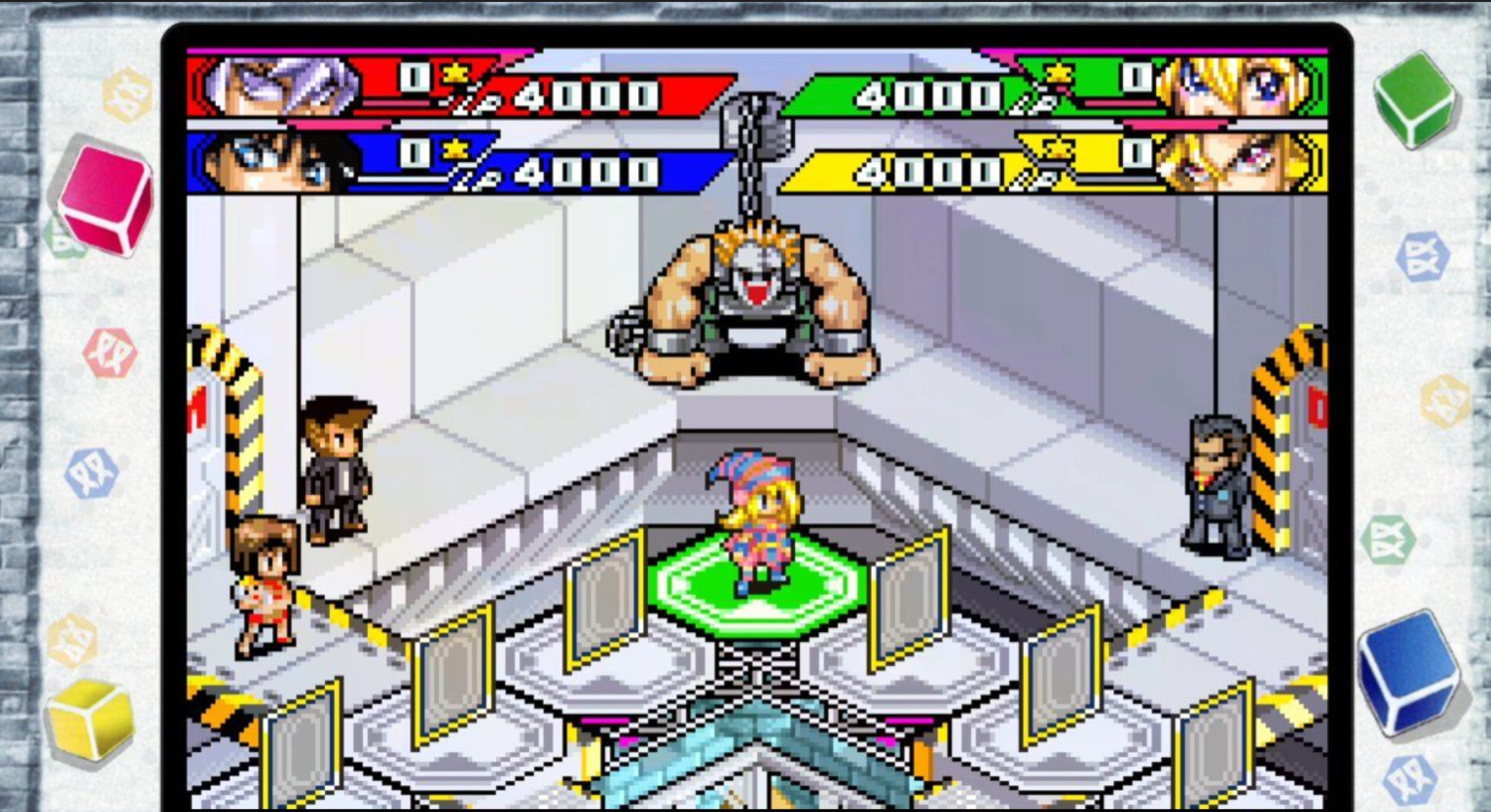
Task: Select the blue player's dark-haired portrait
Action: 273,162
